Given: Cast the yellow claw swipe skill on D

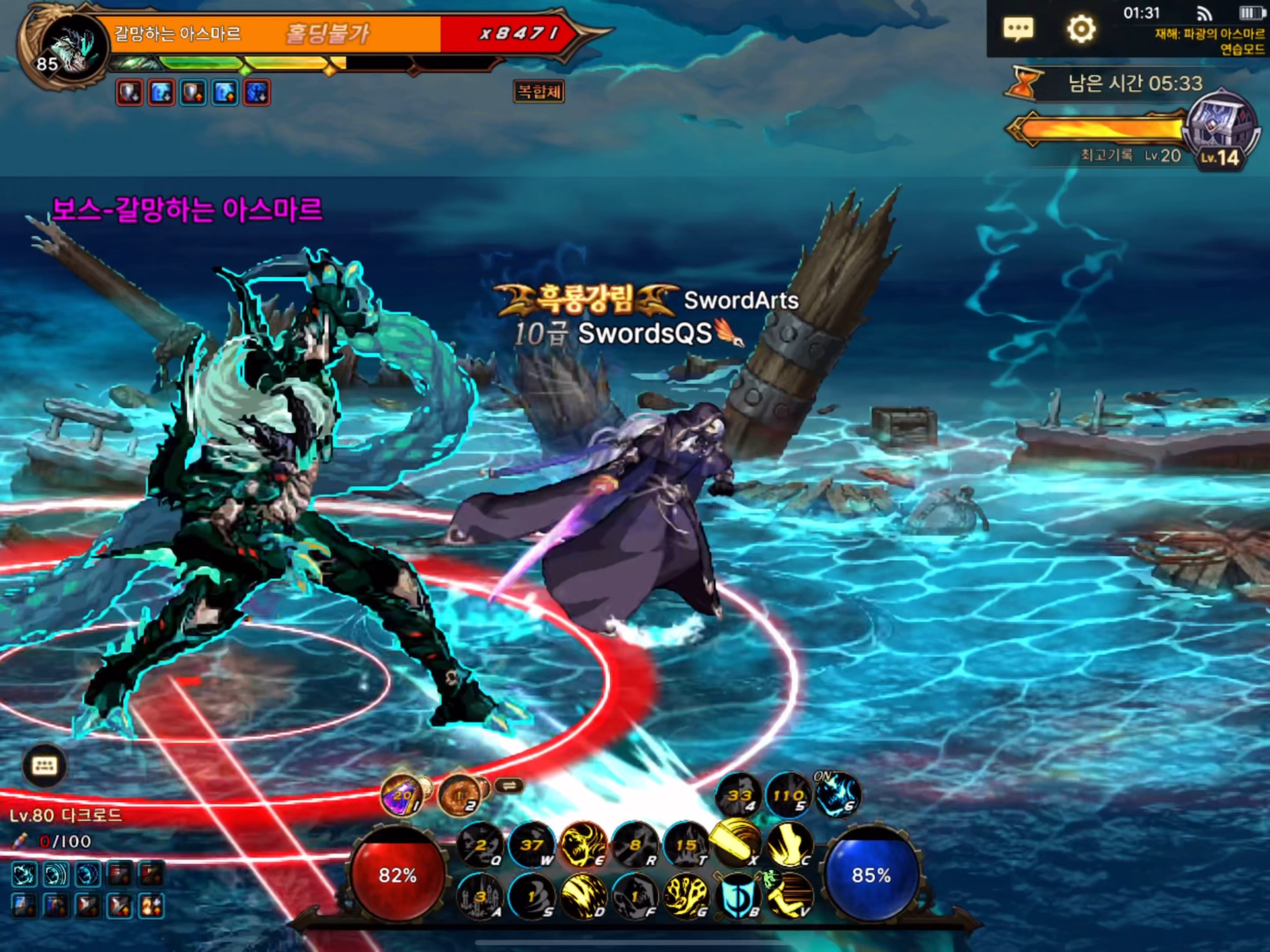Looking at the screenshot, I should click(583, 895).
